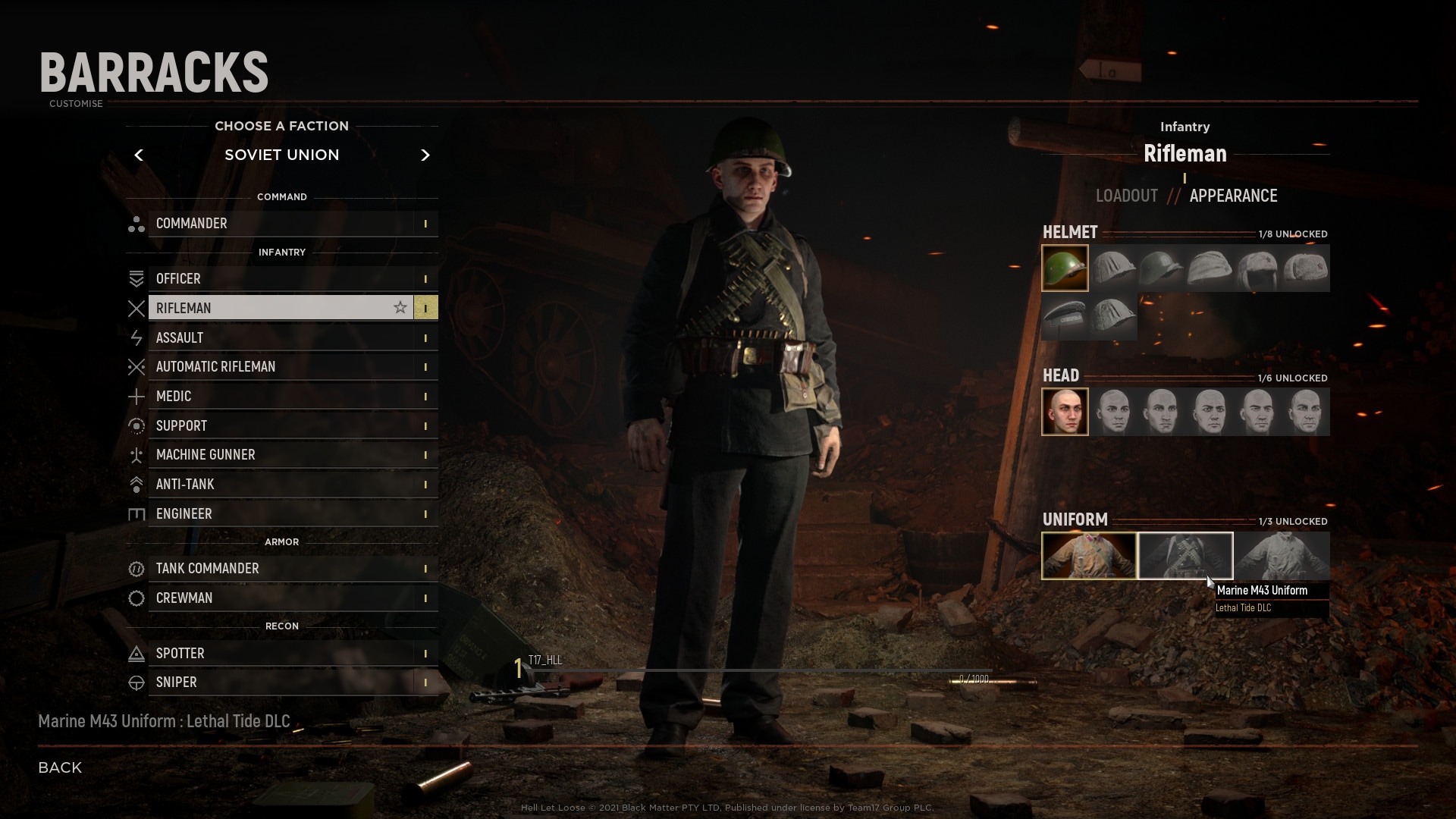Select the green steel helmet thumbnail
Image resolution: width=1456 pixels, height=819 pixels.
tap(1065, 268)
